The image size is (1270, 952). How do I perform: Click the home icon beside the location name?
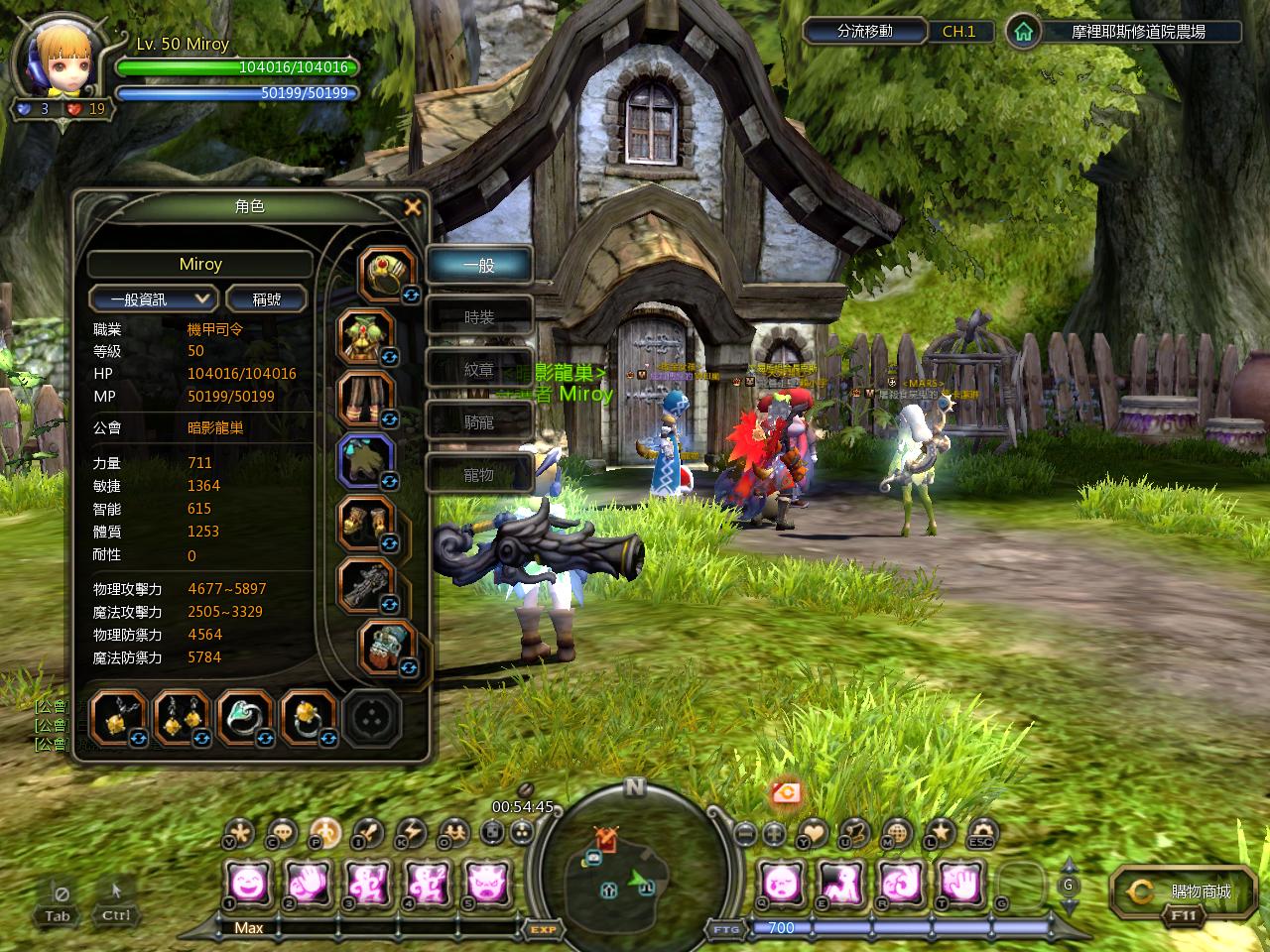click(x=1023, y=32)
